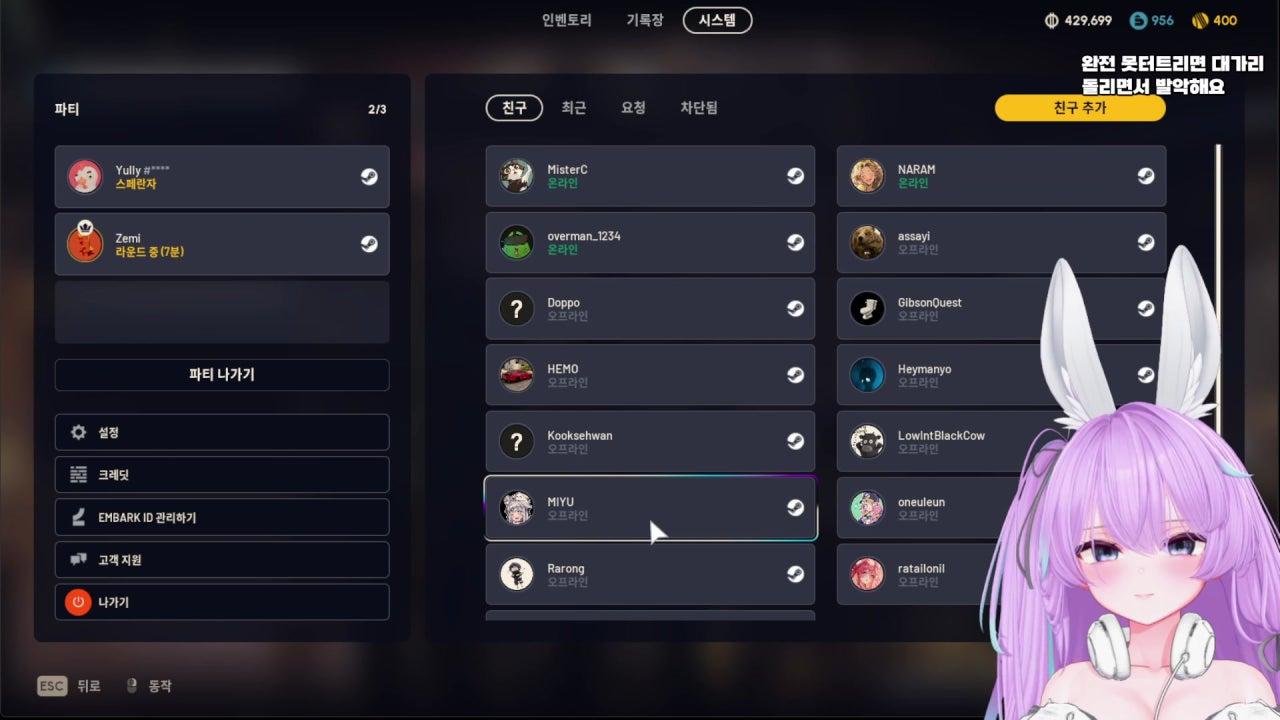View the 차단됨 tab

(x=700, y=108)
